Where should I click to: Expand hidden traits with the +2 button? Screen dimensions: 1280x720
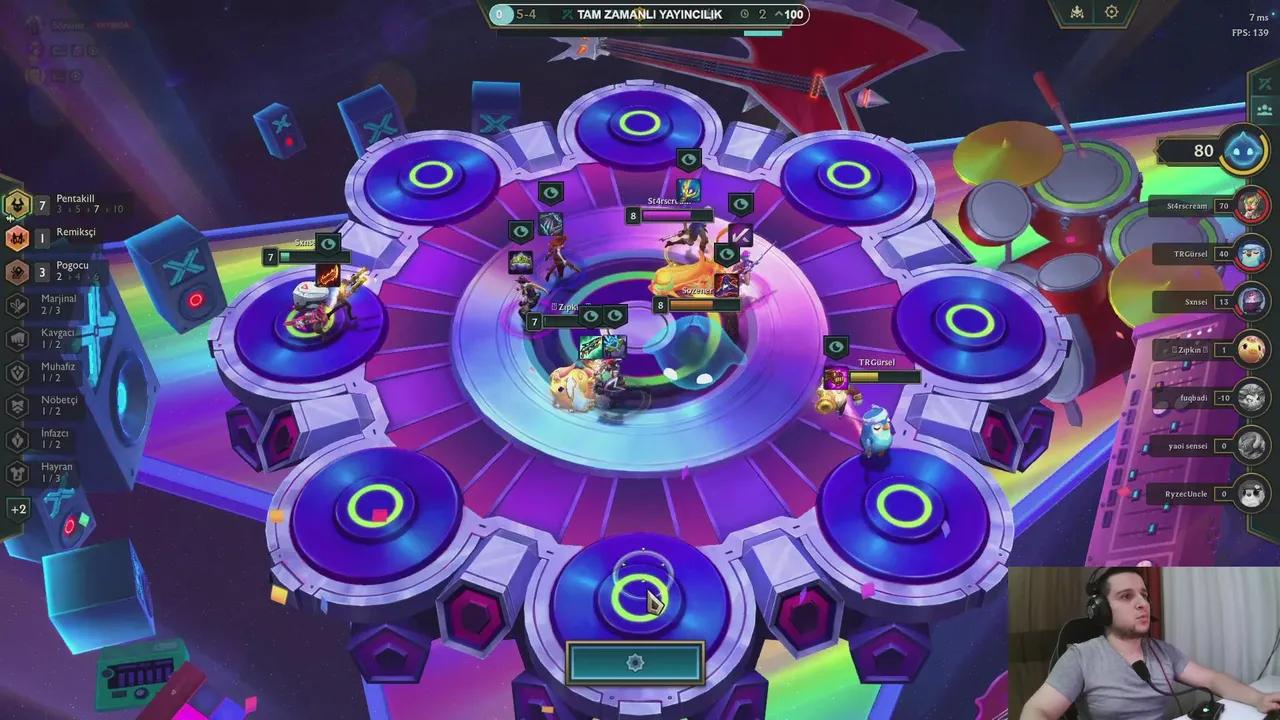(x=16, y=509)
